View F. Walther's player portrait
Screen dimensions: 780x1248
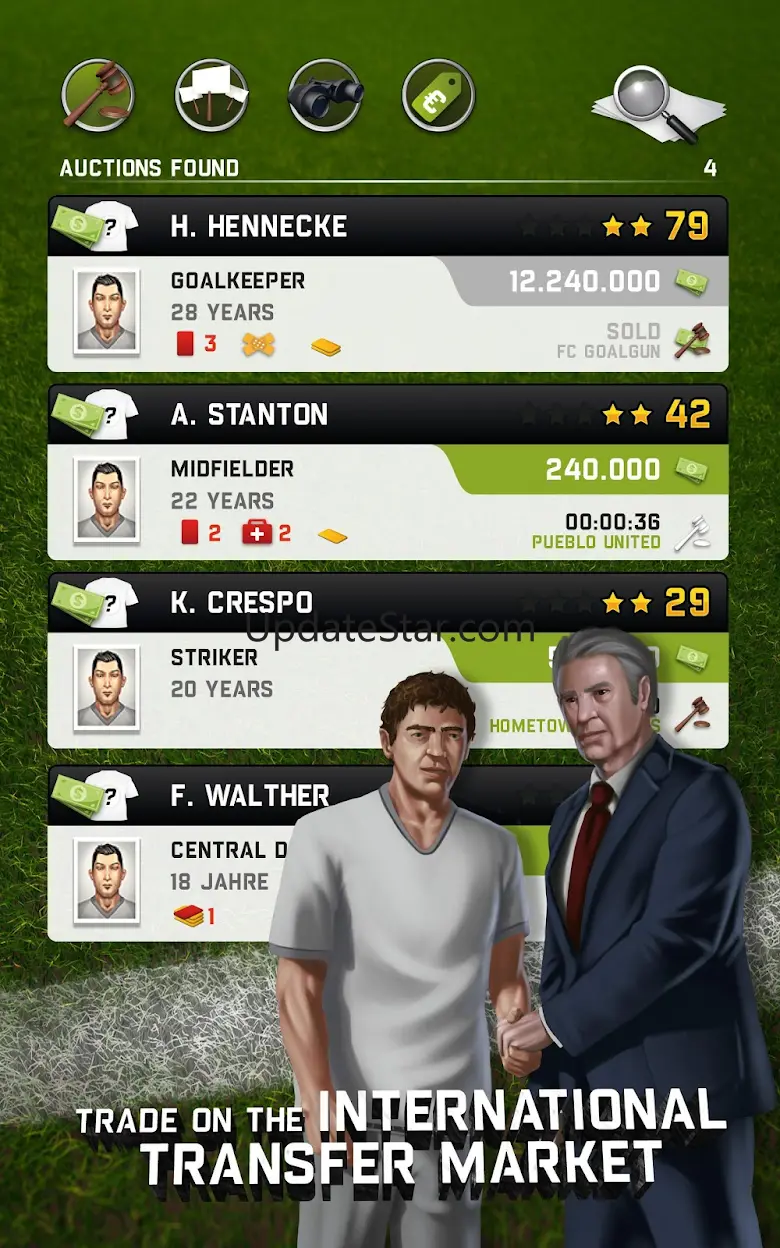pyautogui.click(x=106, y=881)
